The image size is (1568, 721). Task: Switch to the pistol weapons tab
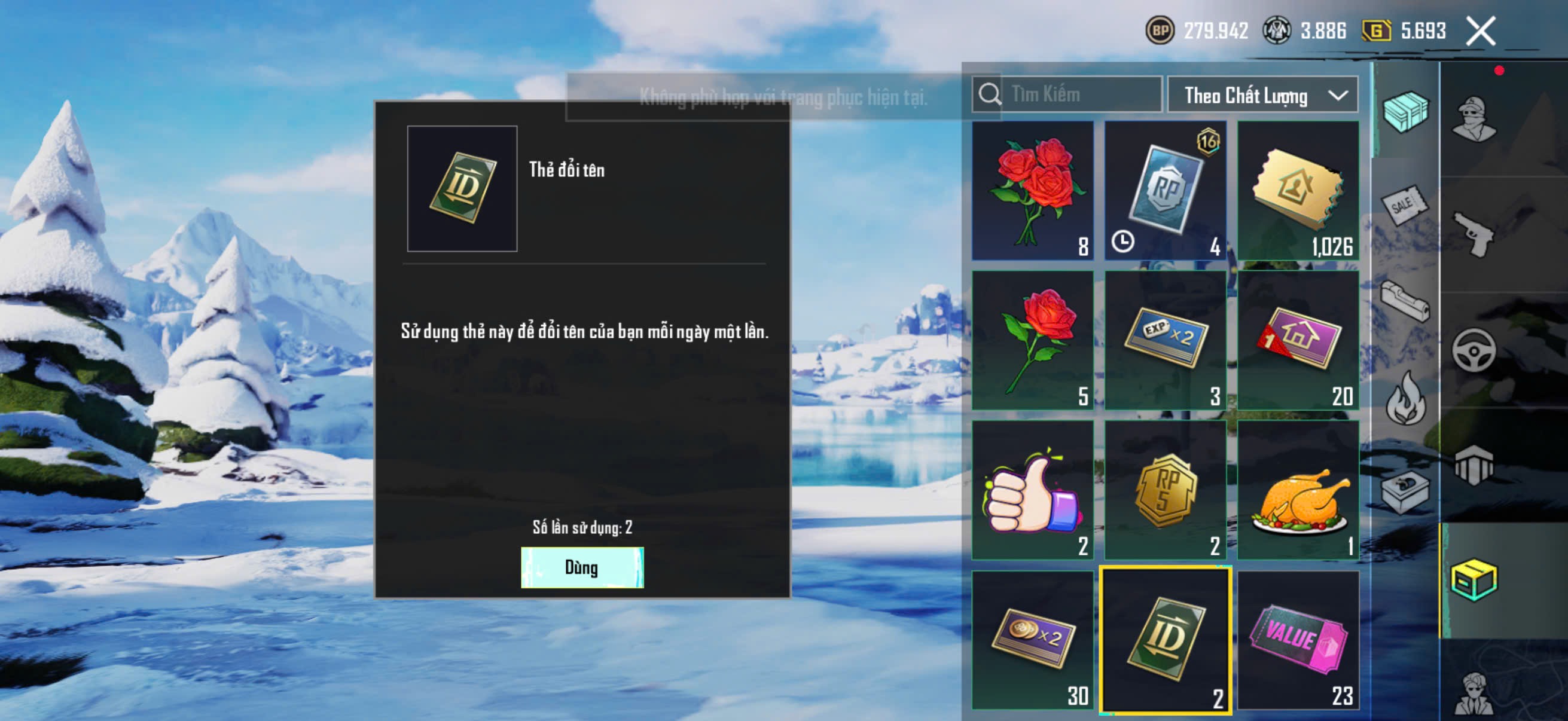pos(1474,234)
